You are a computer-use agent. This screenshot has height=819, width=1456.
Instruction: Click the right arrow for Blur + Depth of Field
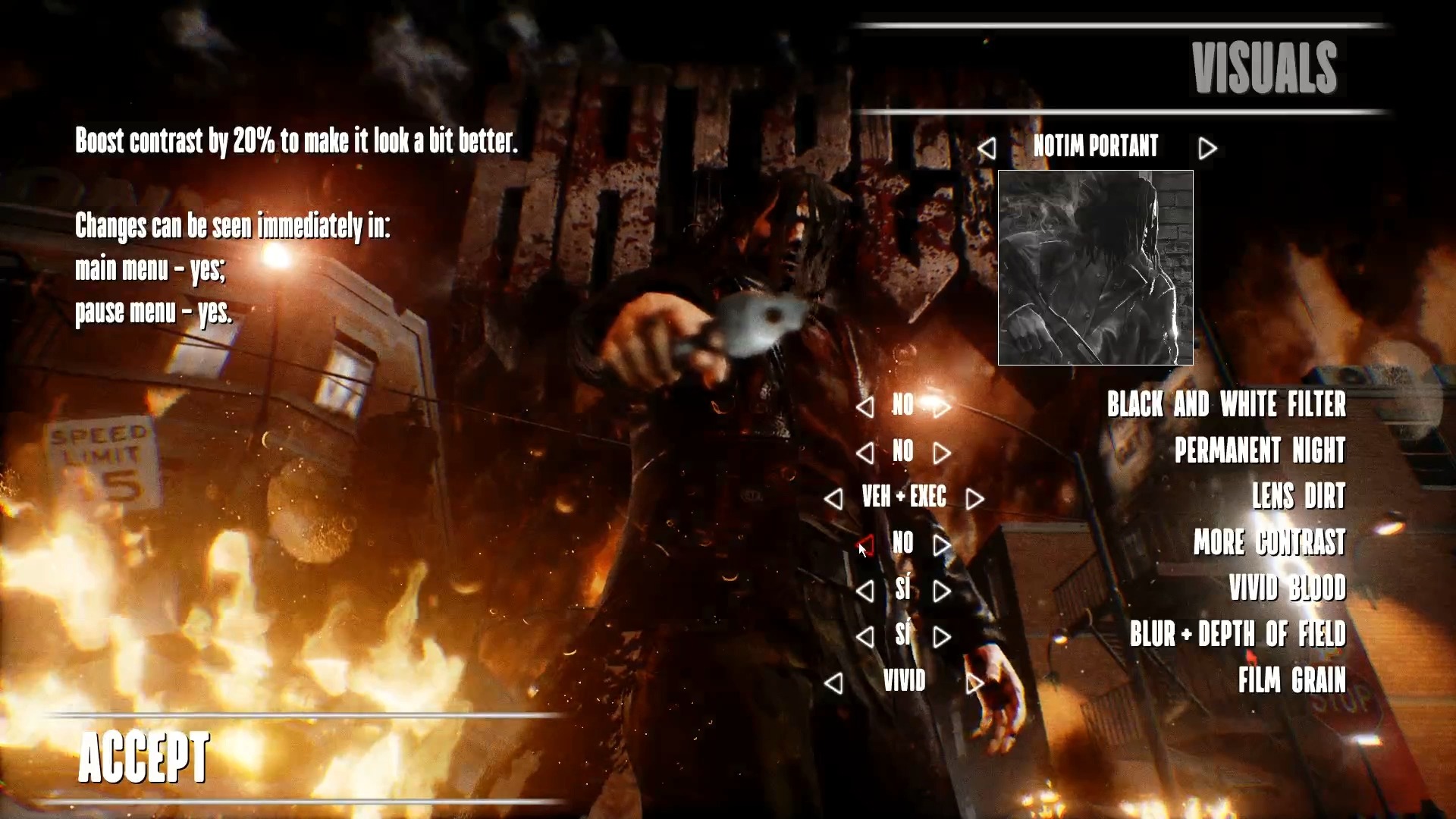(942, 638)
